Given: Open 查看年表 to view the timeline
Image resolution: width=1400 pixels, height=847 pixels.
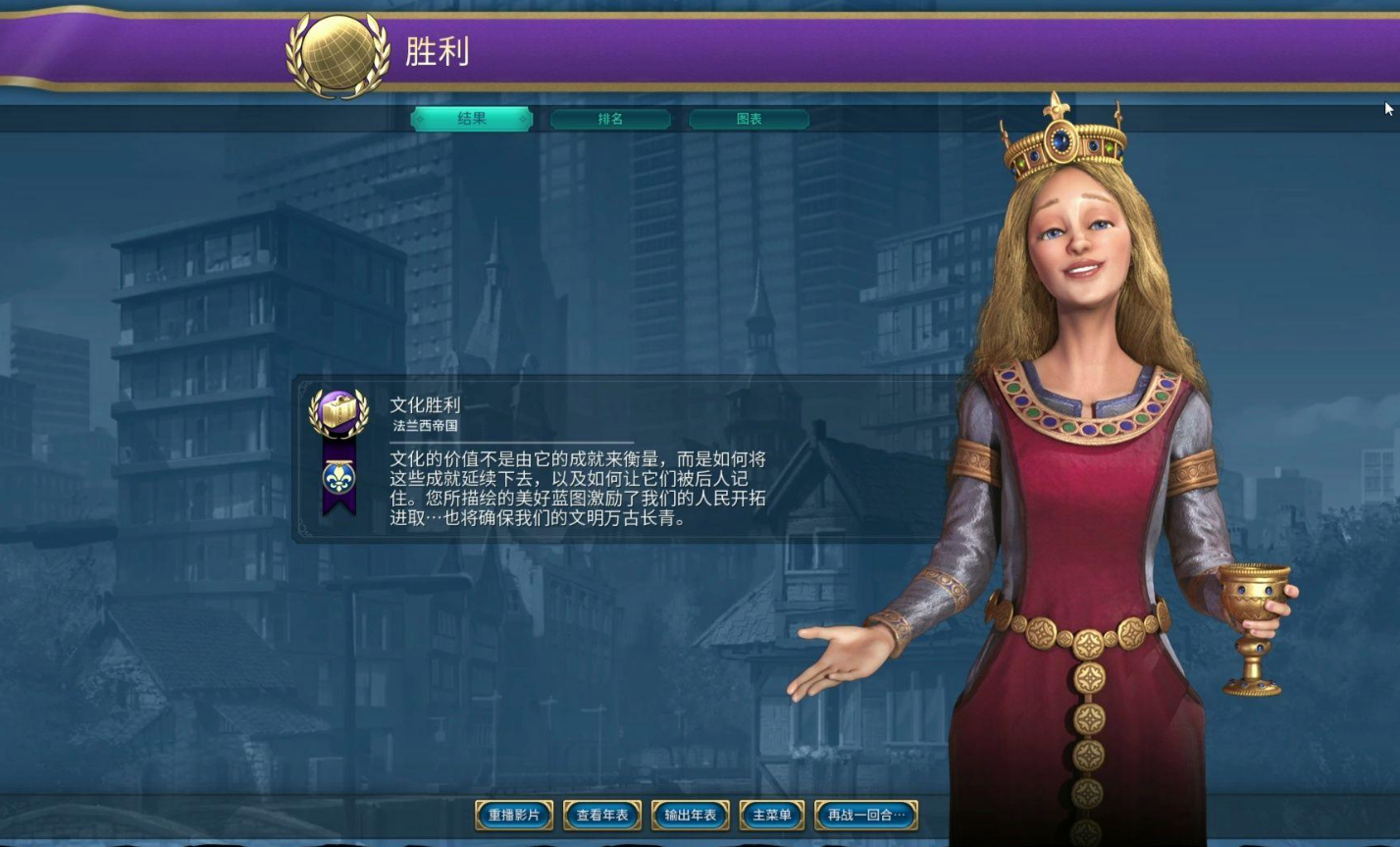Looking at the screenshot, I should tap(602, 815).
